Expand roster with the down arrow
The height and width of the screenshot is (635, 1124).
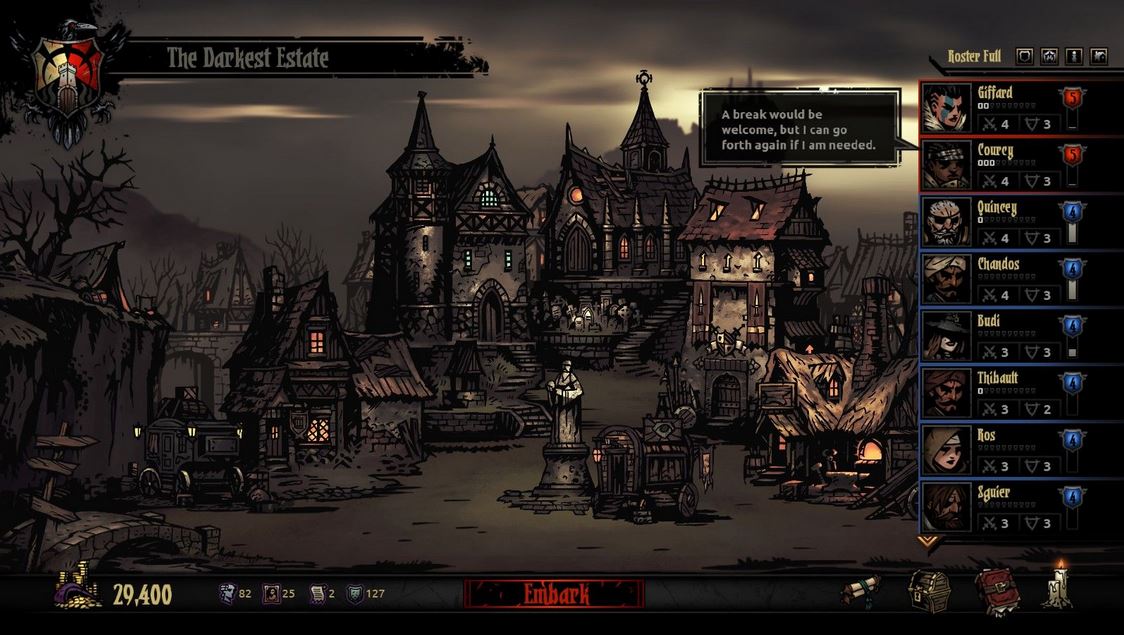(x=929, y=542)
